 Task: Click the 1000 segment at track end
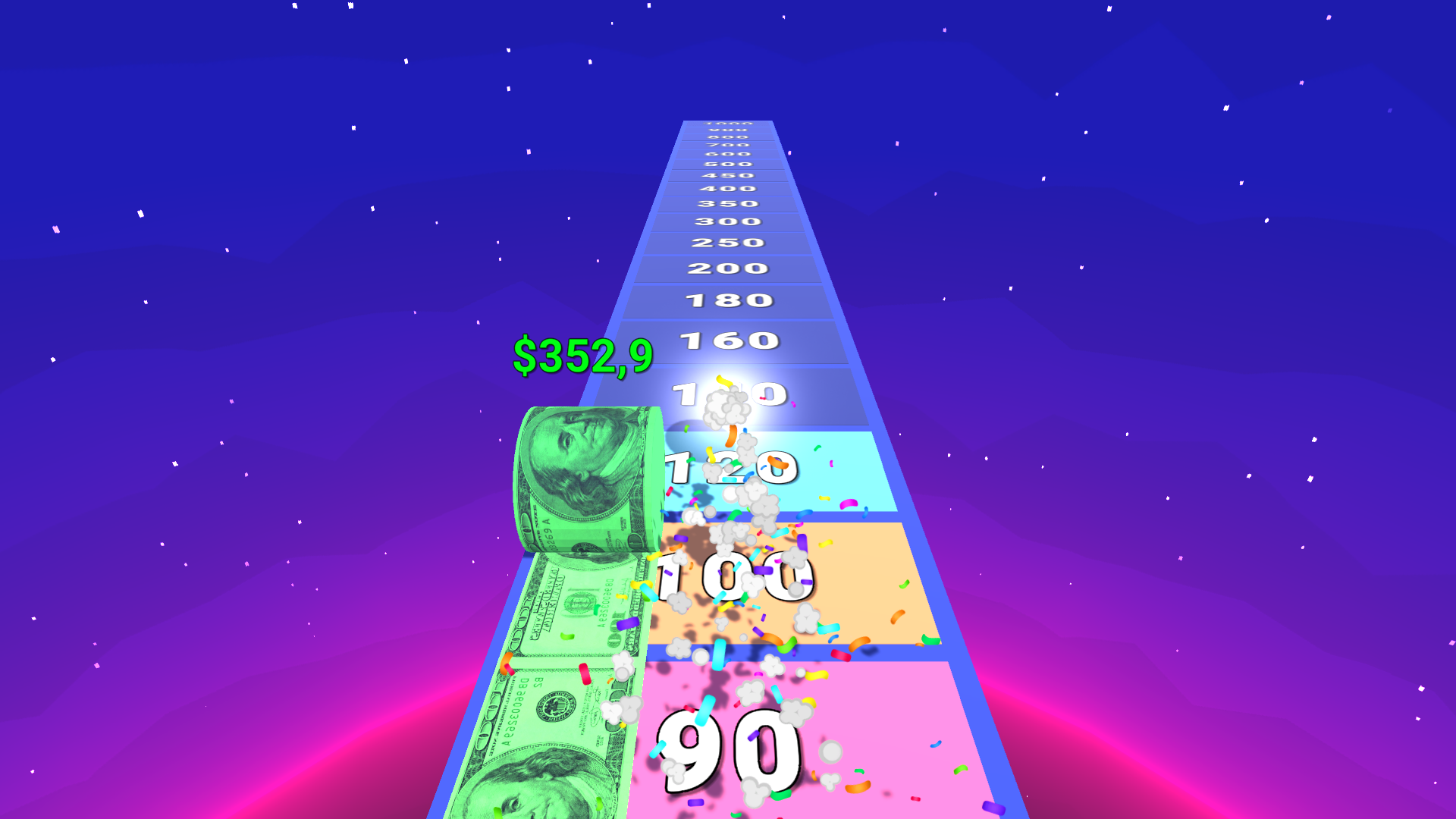pyautogui.click(x=726, y=124)
